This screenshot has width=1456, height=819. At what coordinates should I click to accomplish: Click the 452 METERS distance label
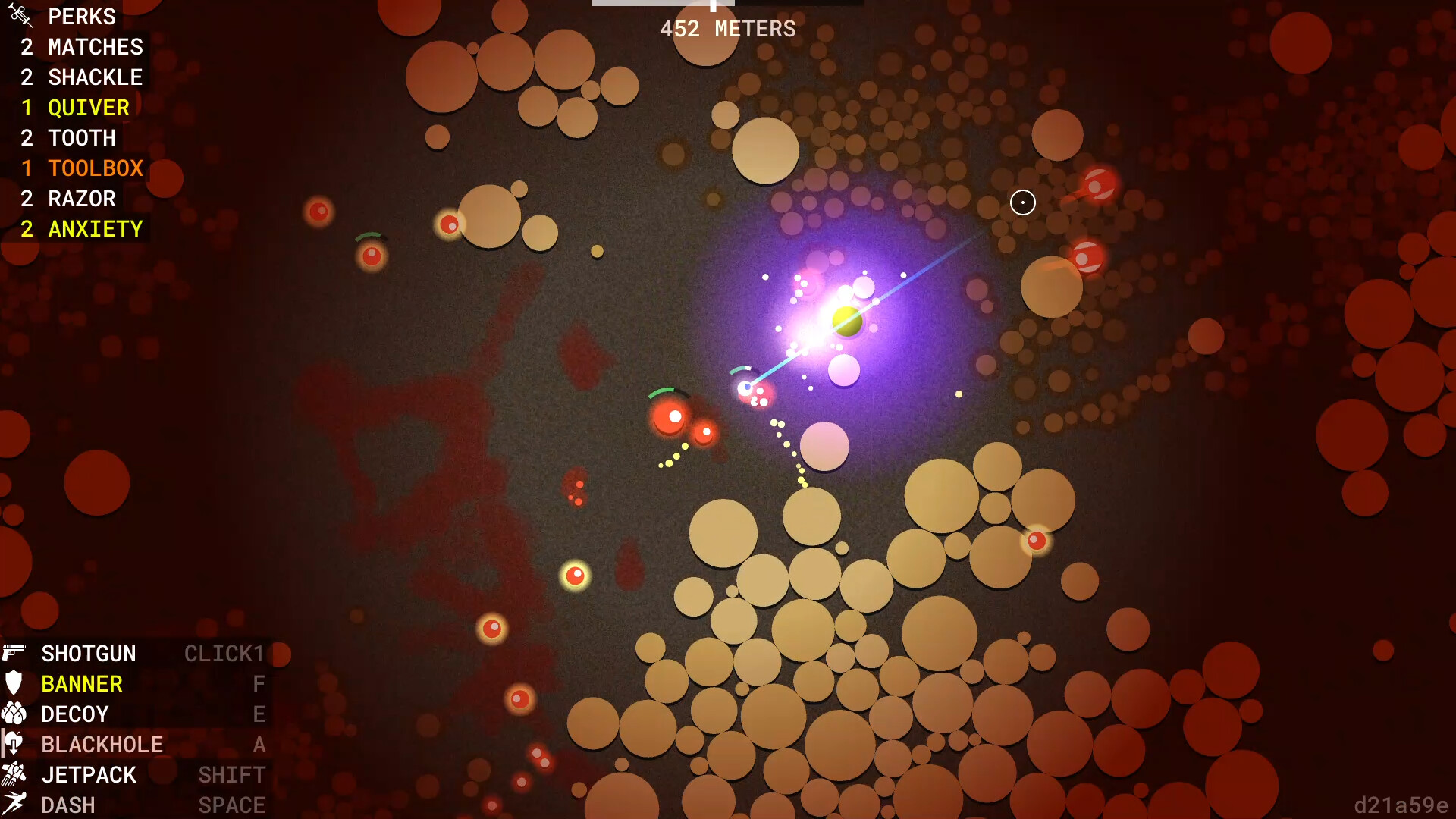click(x=728, y=30)
